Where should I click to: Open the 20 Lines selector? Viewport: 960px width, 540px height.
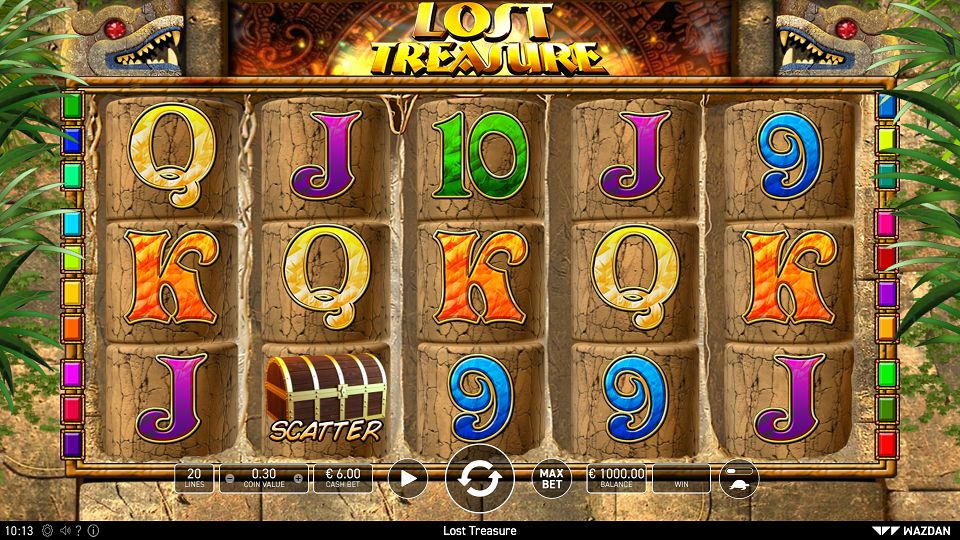click(194, 479)
